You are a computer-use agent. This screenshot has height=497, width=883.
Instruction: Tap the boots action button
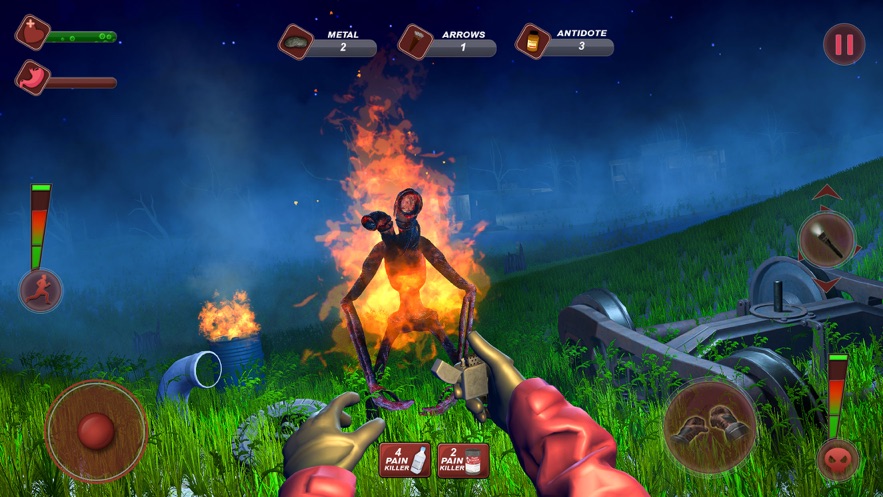710,426
